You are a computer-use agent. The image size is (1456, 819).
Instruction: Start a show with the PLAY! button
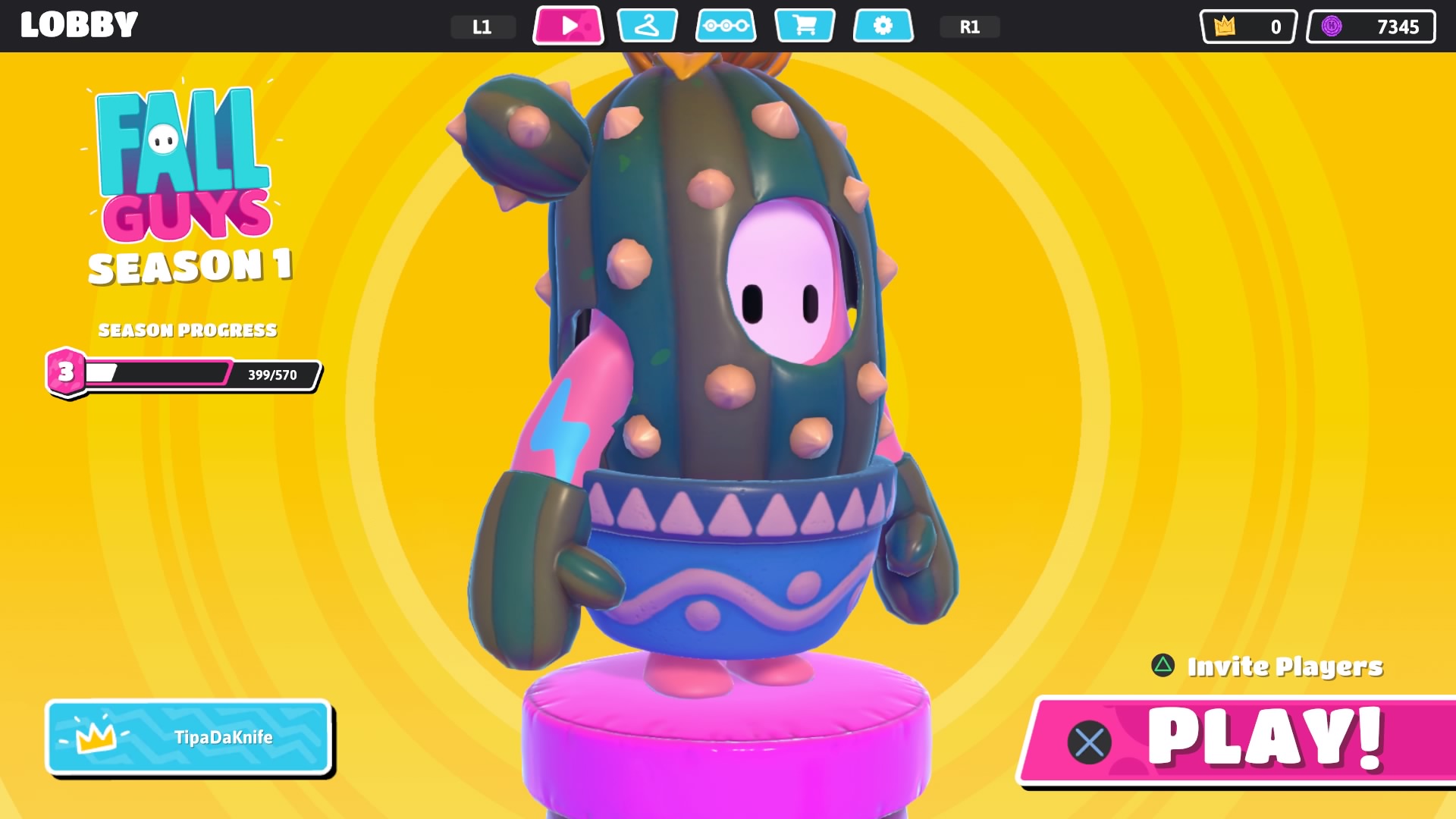(1244, 739)
